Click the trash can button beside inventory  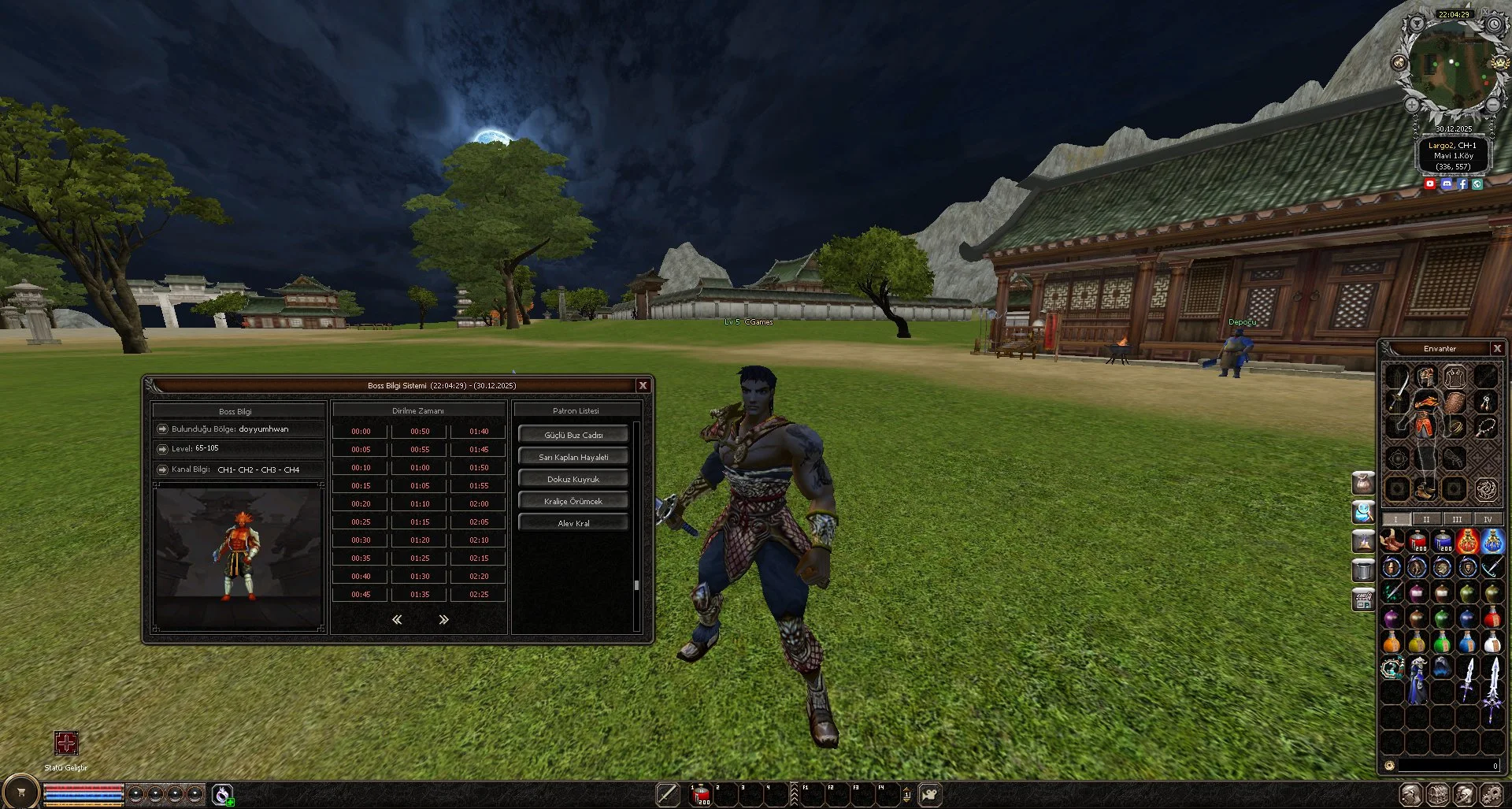click(x=1363, y=568)
